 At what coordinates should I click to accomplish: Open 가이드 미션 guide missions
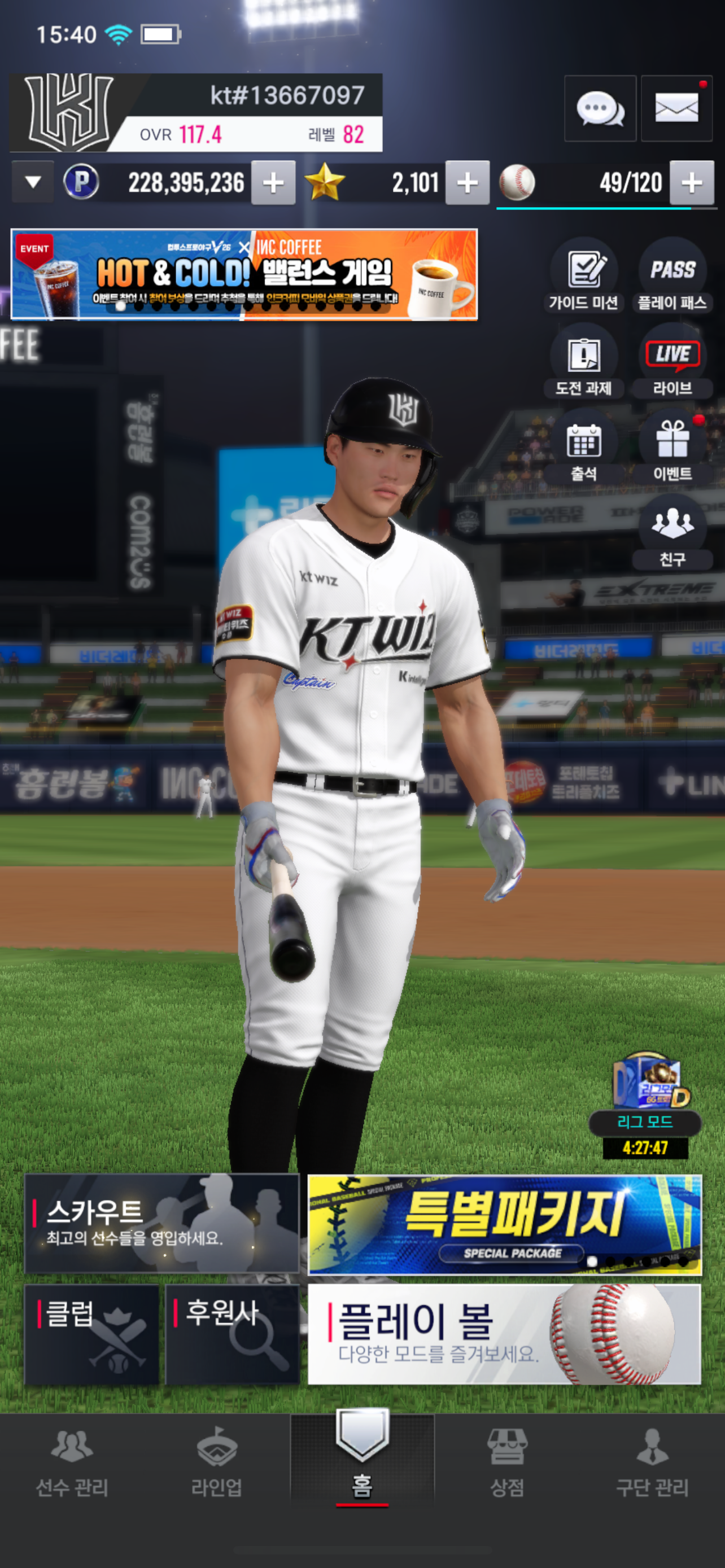click(583, 278)
